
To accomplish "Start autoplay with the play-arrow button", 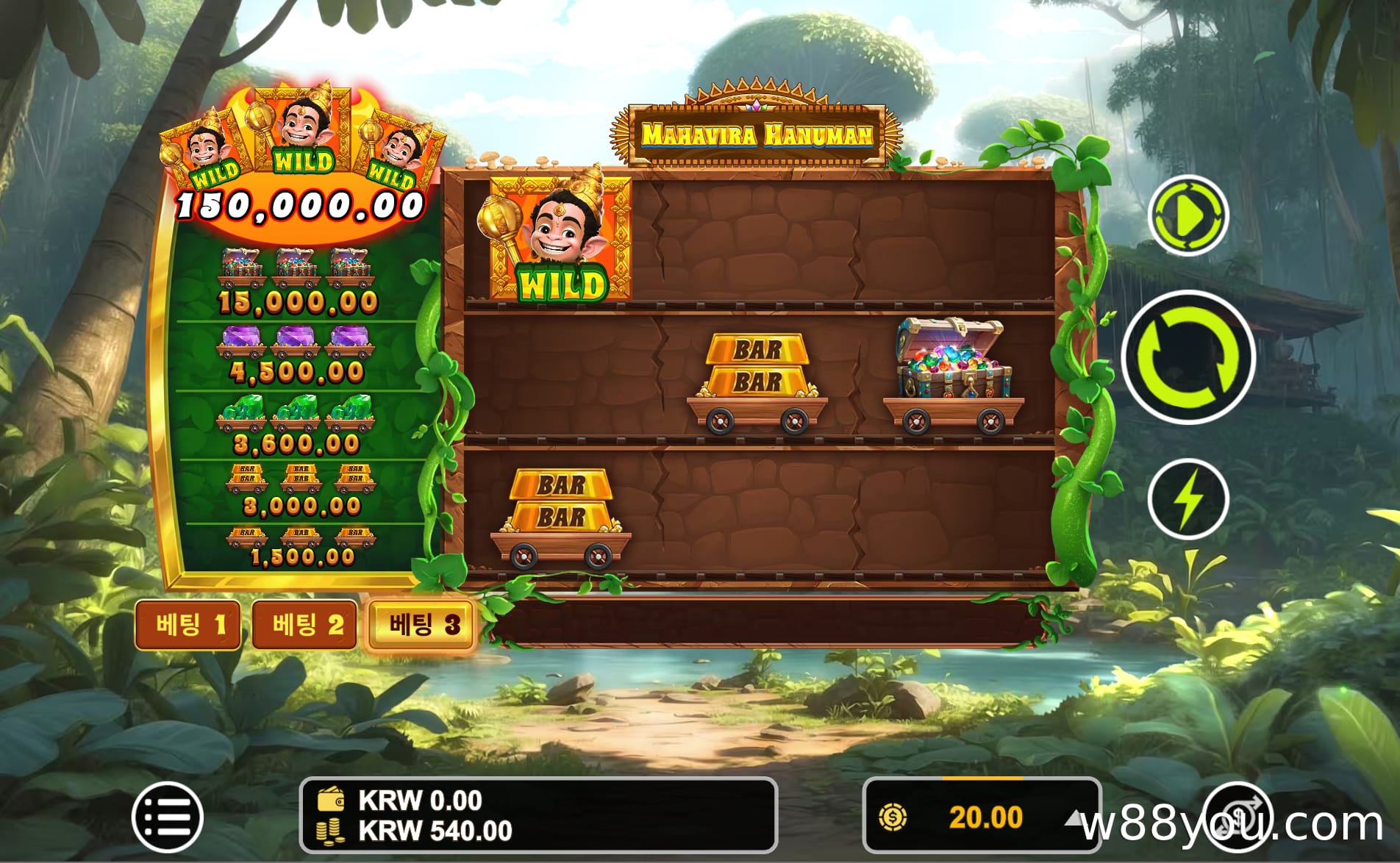I will [x=1187, y=215].
